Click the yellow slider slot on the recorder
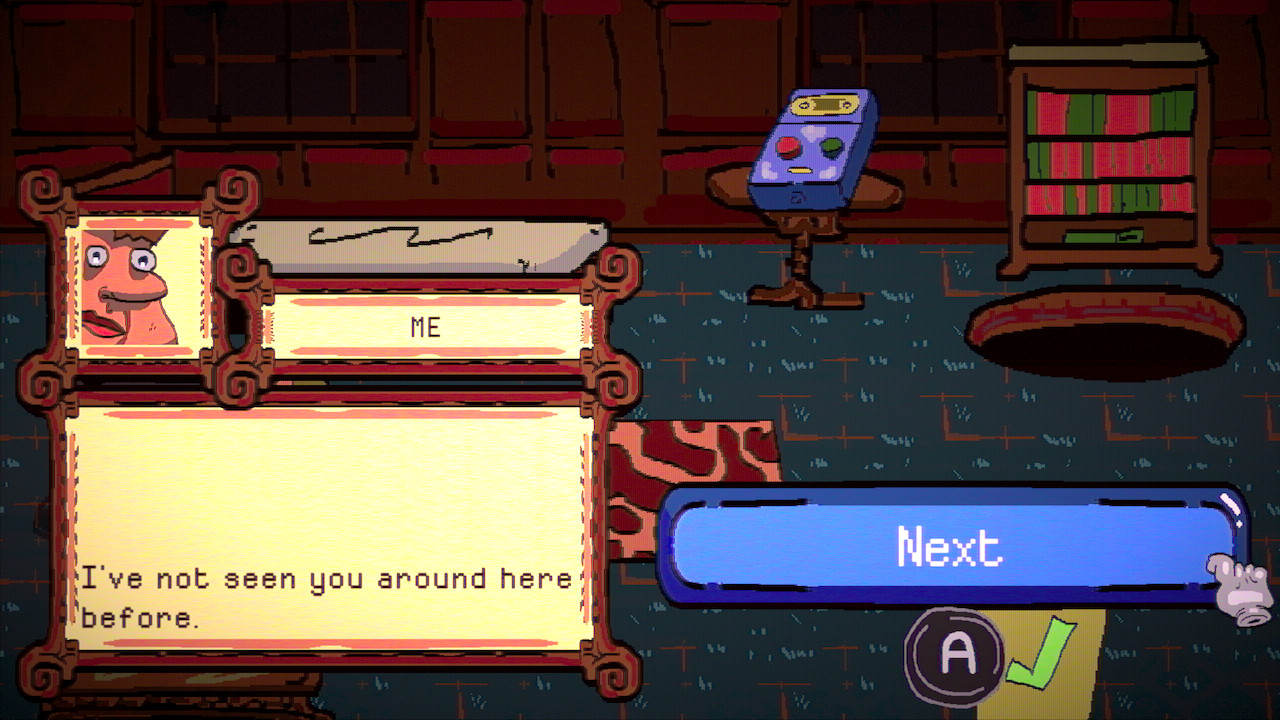This screenshot has height=720, width=1280. (x=800, y=169)
